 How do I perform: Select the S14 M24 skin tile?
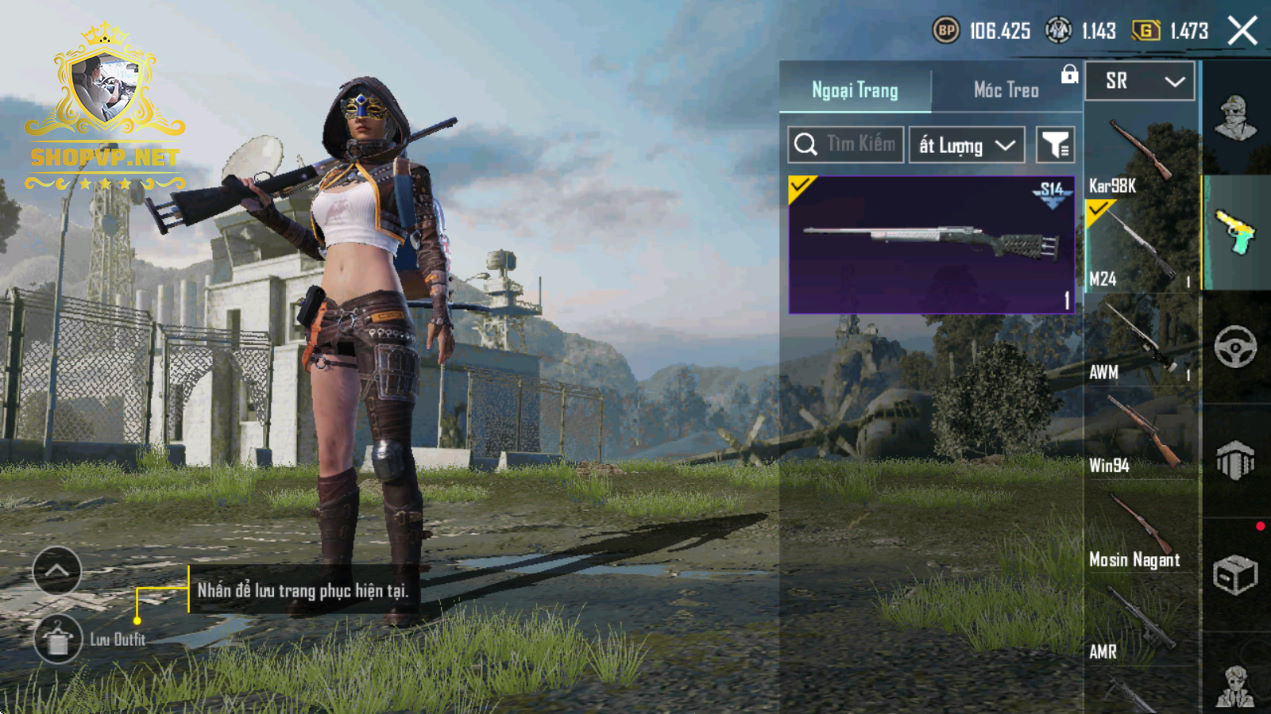tap(931, 245)
